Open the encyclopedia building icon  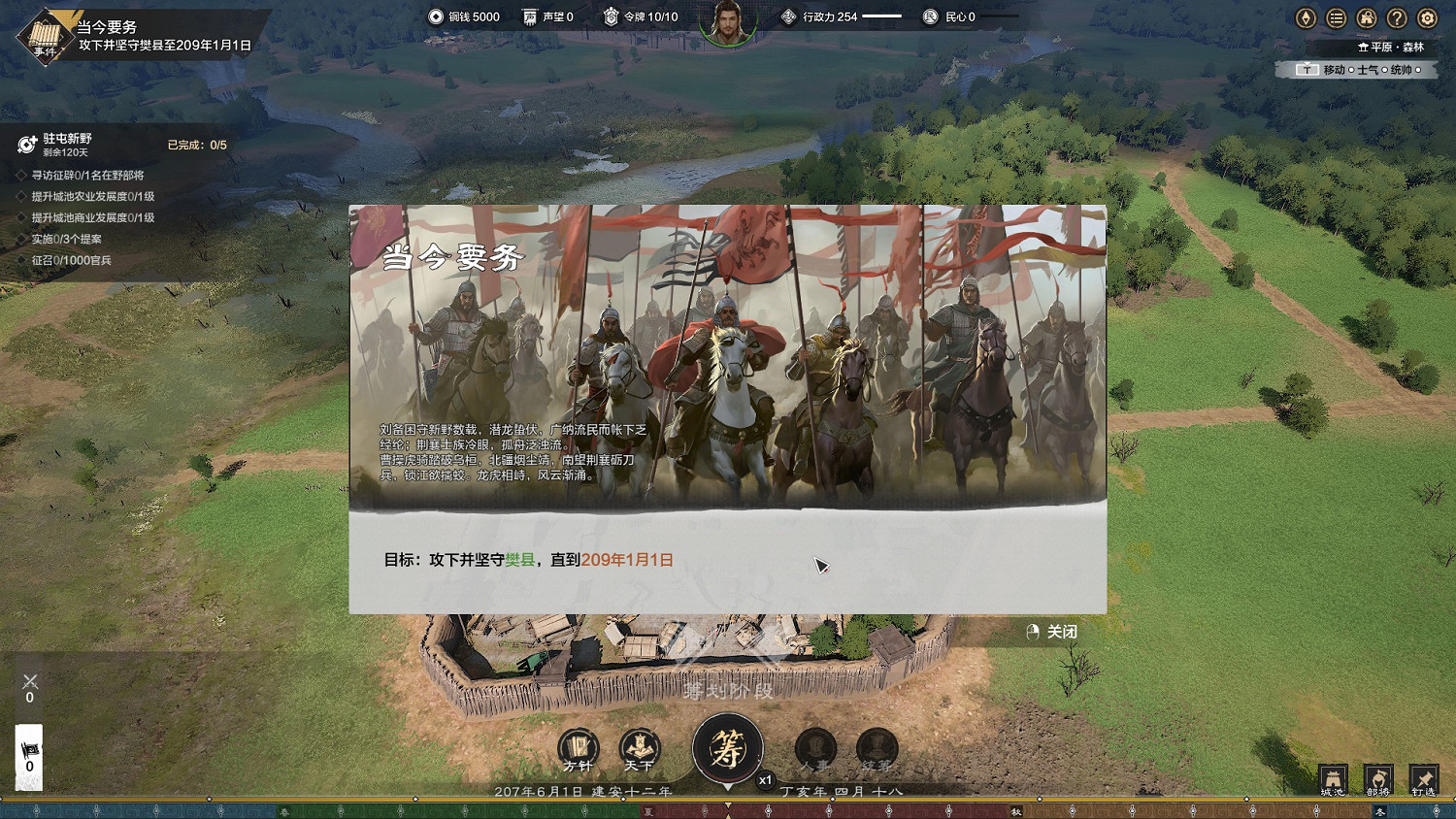coord(1365,17)
